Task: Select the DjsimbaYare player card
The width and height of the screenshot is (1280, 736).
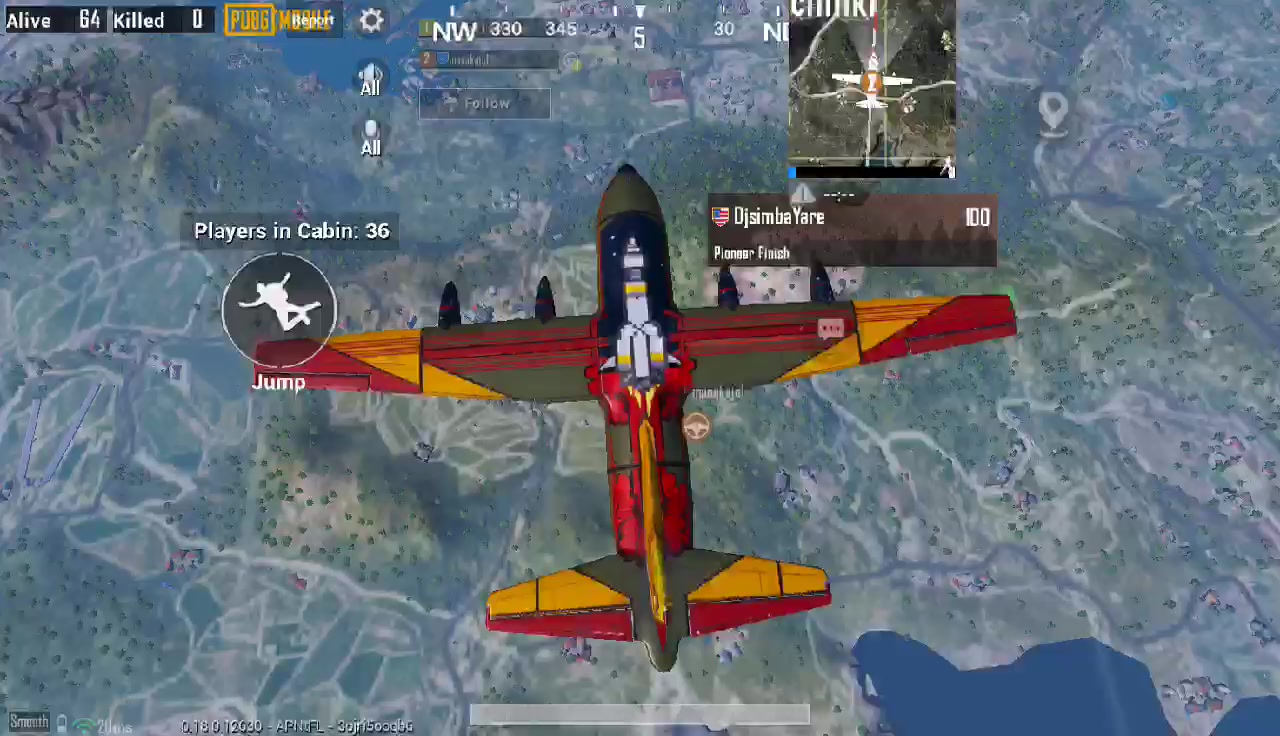Action: [852, 231]
